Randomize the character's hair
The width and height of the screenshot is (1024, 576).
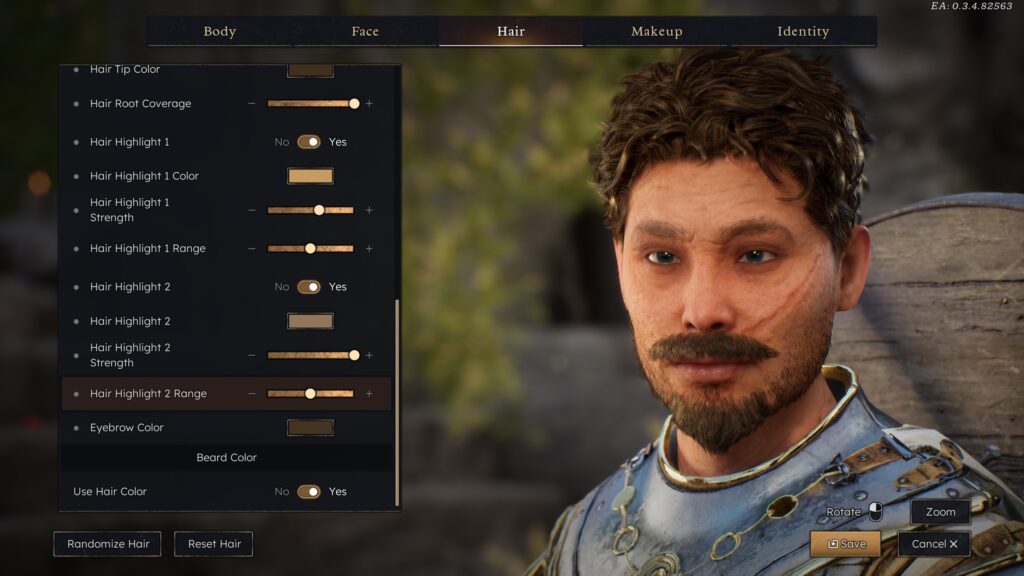click(x=108, y=544)
